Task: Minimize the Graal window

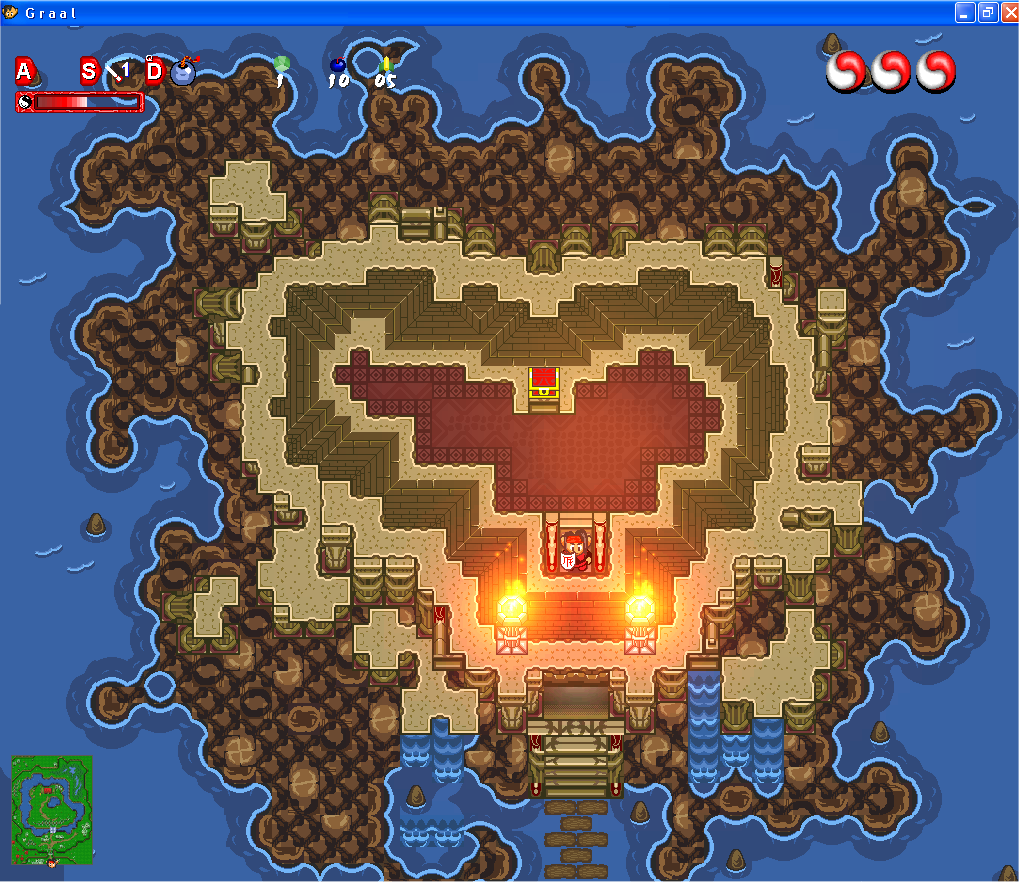Action: (x=965, y=12)
